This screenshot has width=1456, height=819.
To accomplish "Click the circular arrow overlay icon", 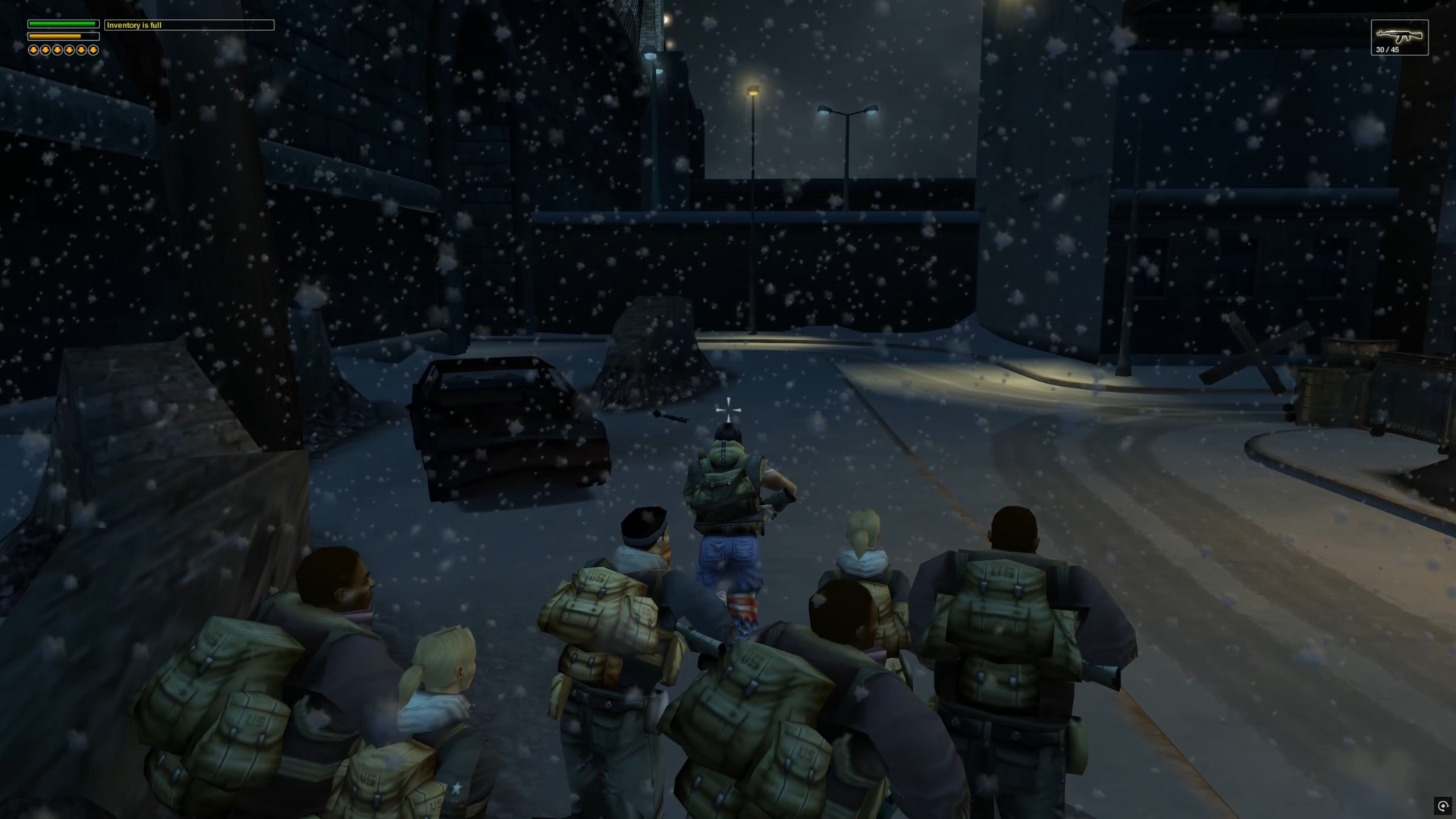I will pos(1442,806).
